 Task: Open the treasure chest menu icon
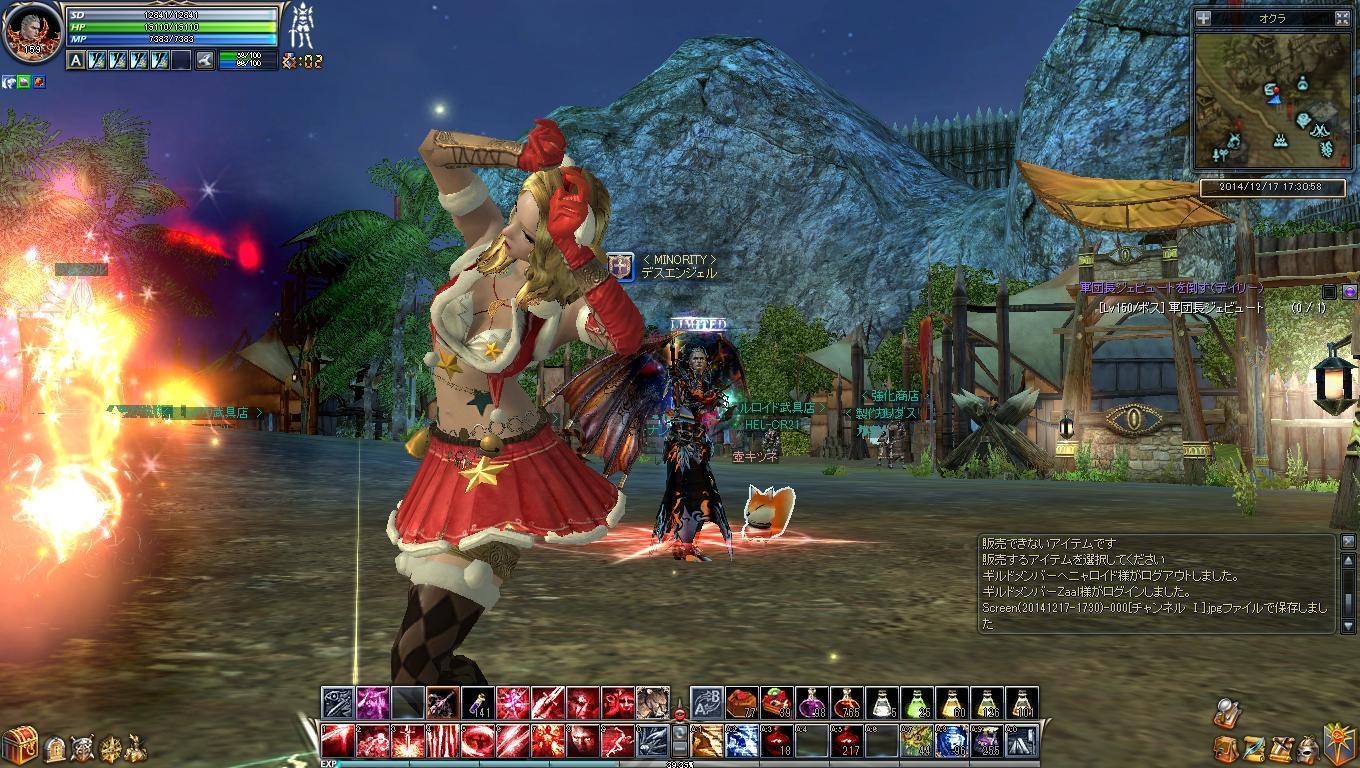pos(18,744)
